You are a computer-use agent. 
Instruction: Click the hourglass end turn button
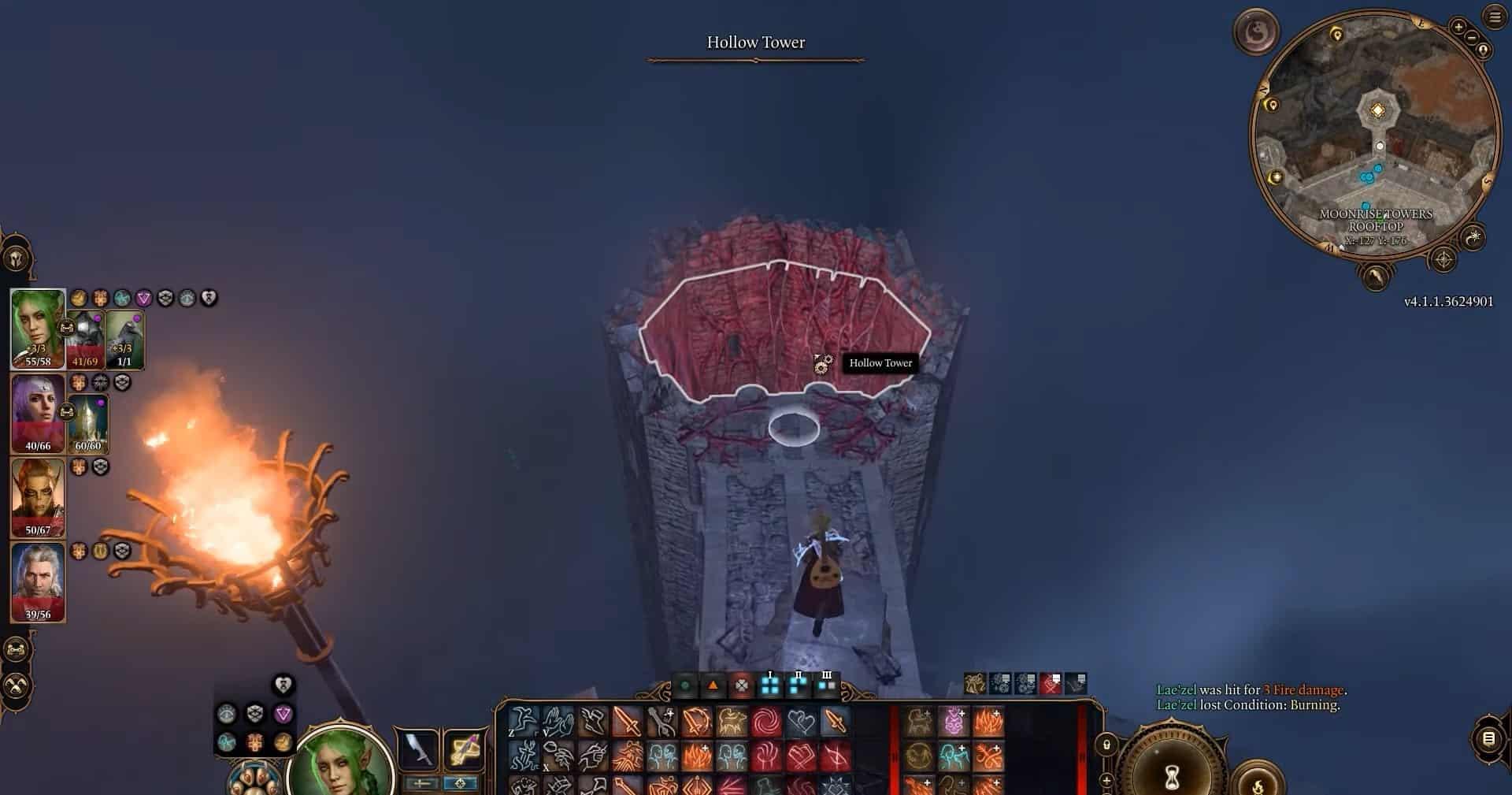[1171, 776]
